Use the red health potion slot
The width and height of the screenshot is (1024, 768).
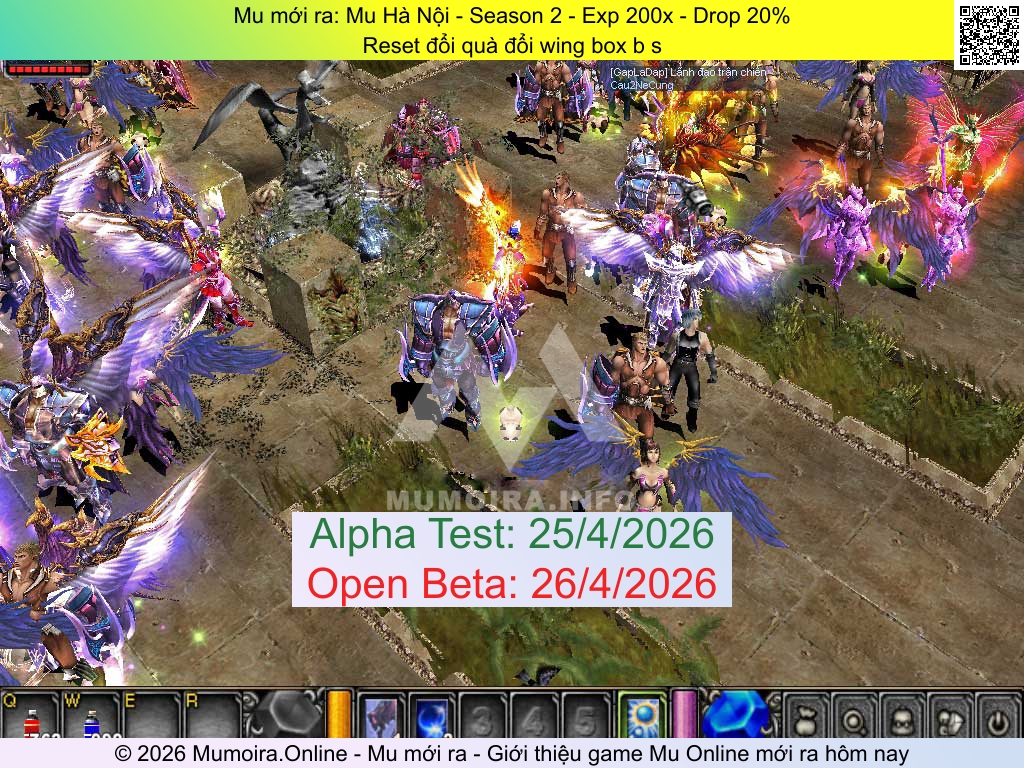32,718
